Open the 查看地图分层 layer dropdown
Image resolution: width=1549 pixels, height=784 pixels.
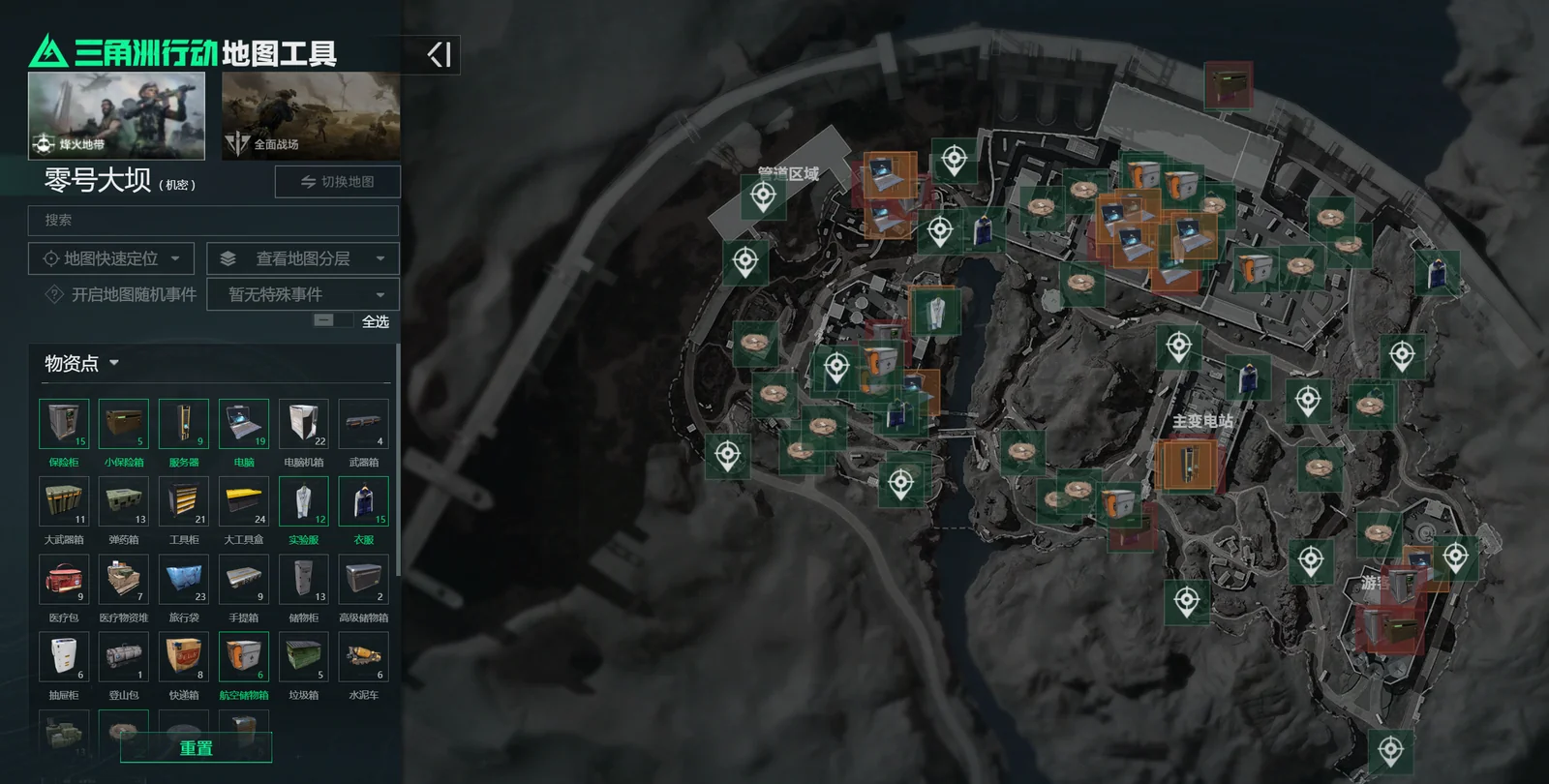click(303, 258)
